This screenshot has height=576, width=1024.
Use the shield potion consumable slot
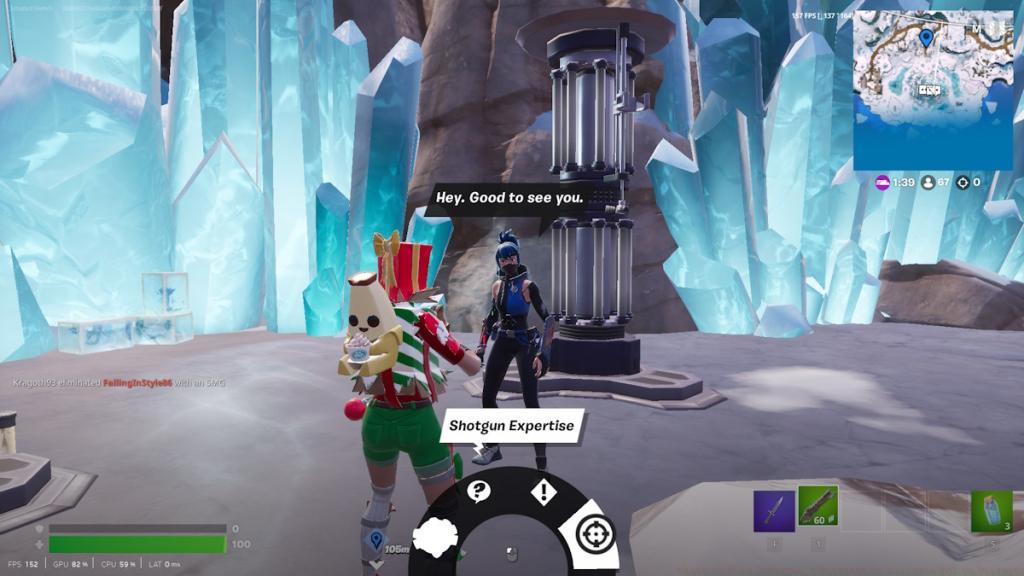coord(991,510)
